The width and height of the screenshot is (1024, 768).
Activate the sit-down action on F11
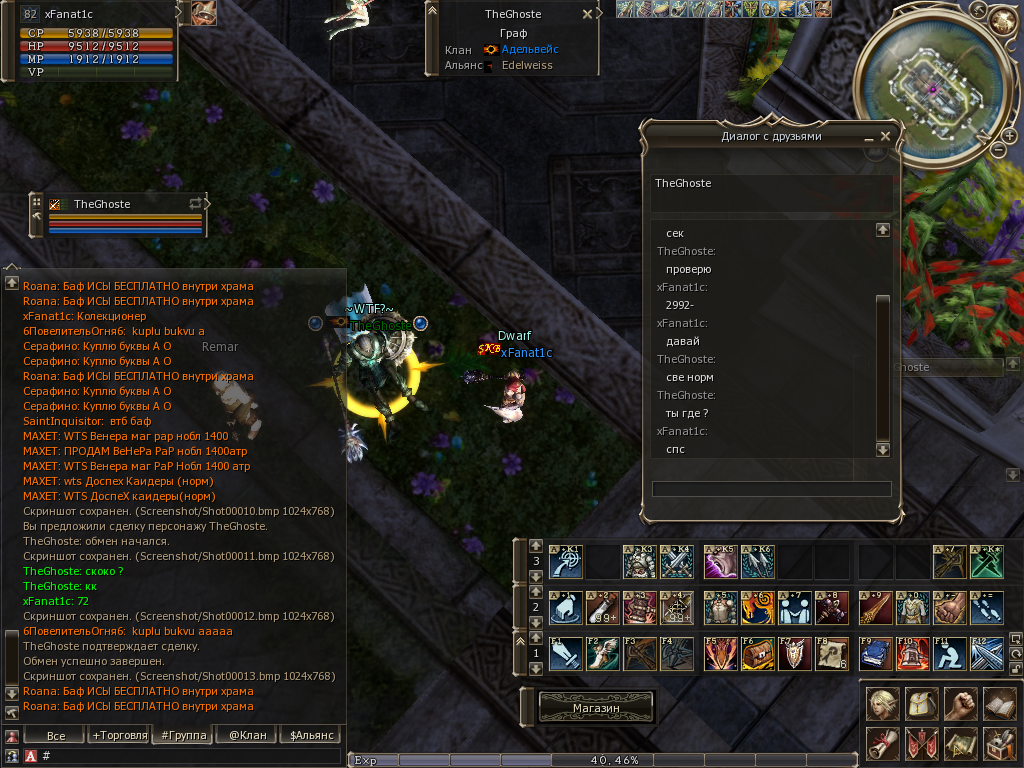pos(951,653)
